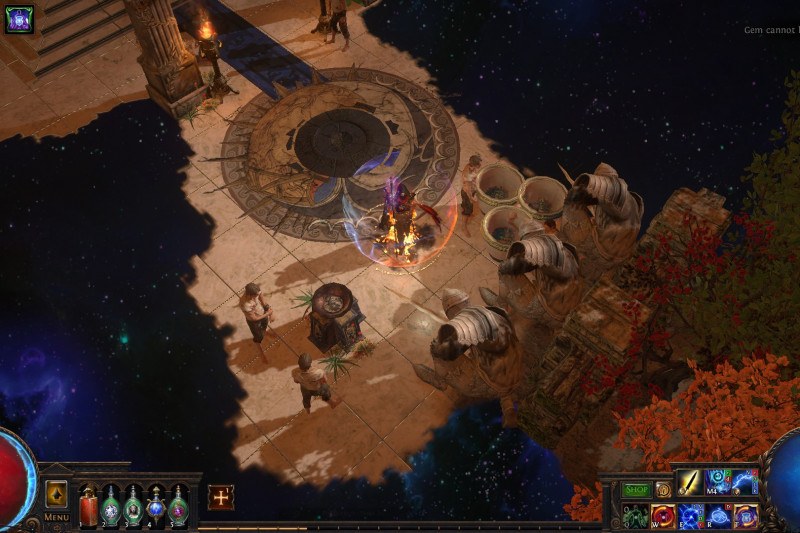Open the Menu button
800x533 pixels.
56,518
